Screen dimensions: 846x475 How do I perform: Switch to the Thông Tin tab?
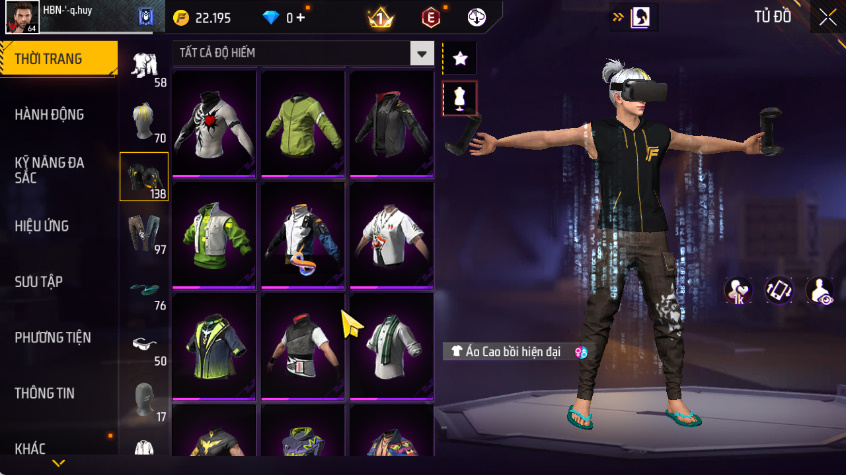pos(45,393)
